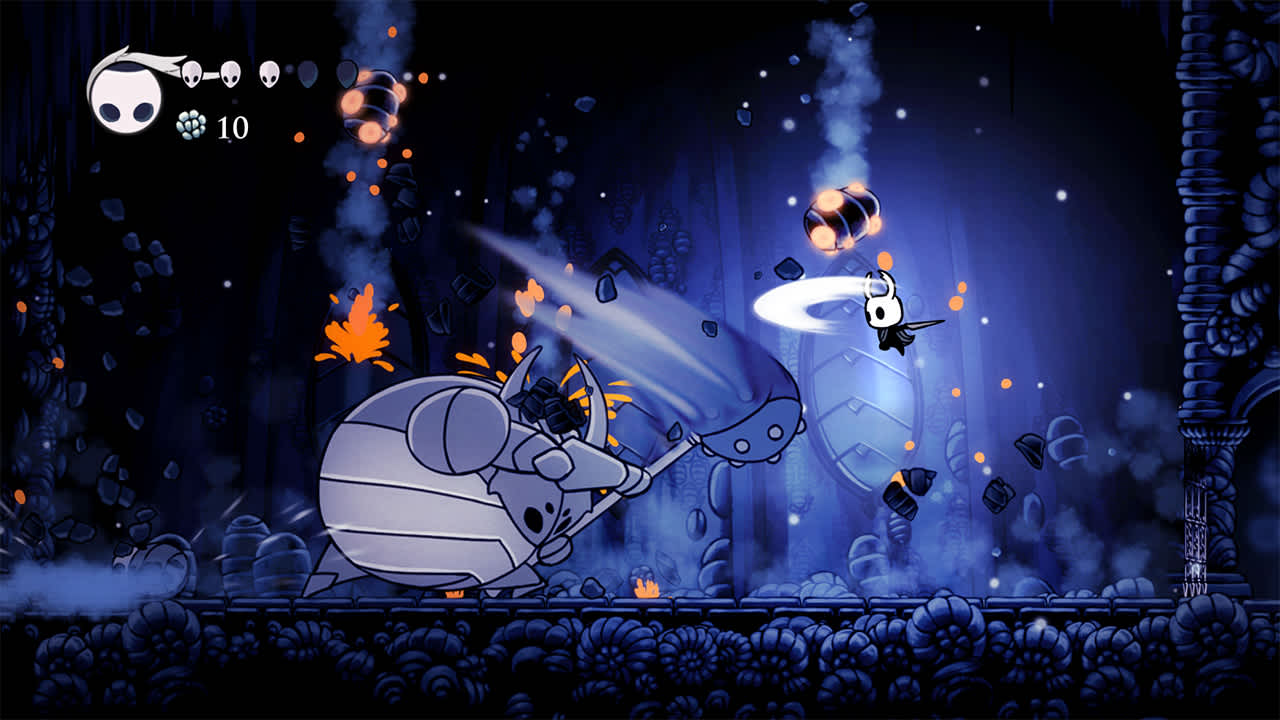Click the last empty health mask
This screenshot has height=720, width=1280.
[x=345, y=76]
